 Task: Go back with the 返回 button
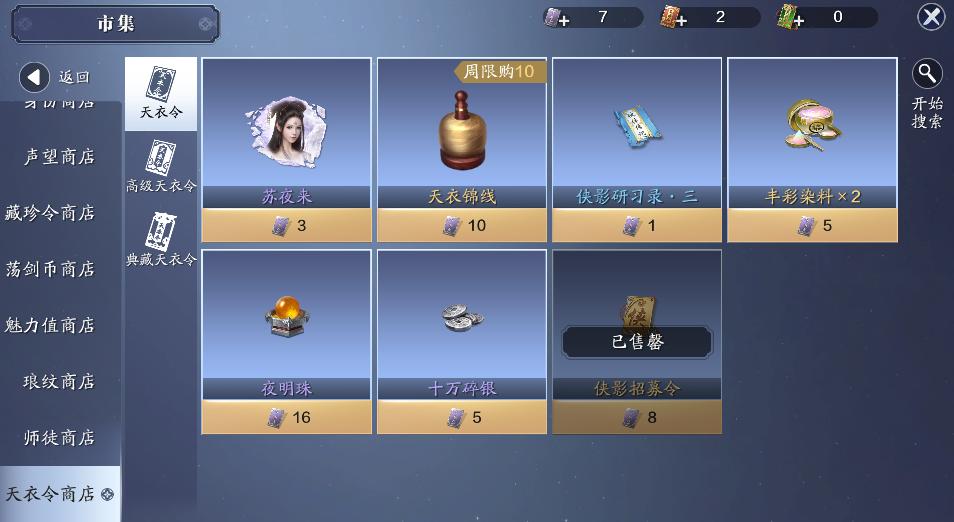coord(56,77)
